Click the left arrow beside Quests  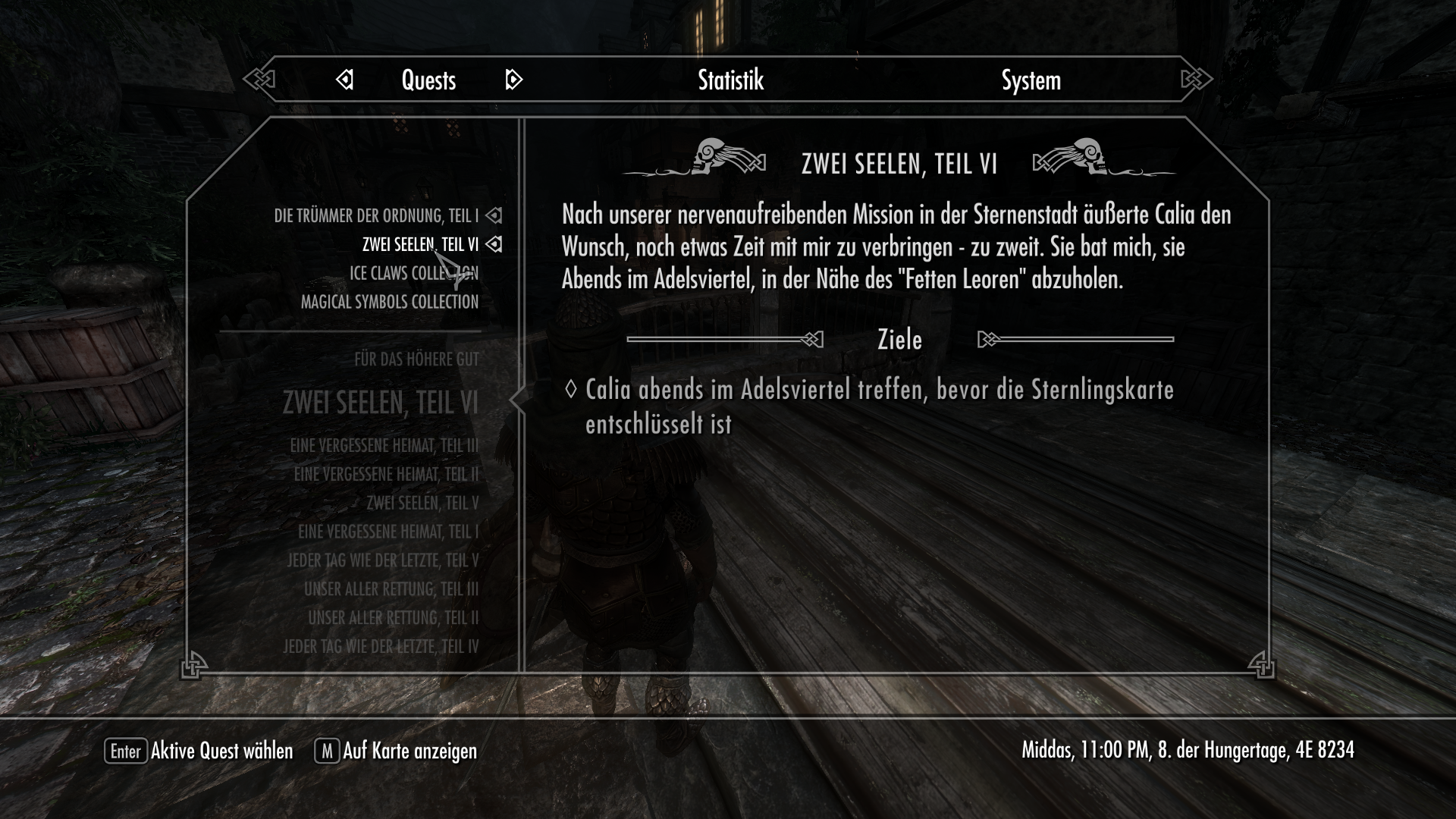(x=344, y=80)
